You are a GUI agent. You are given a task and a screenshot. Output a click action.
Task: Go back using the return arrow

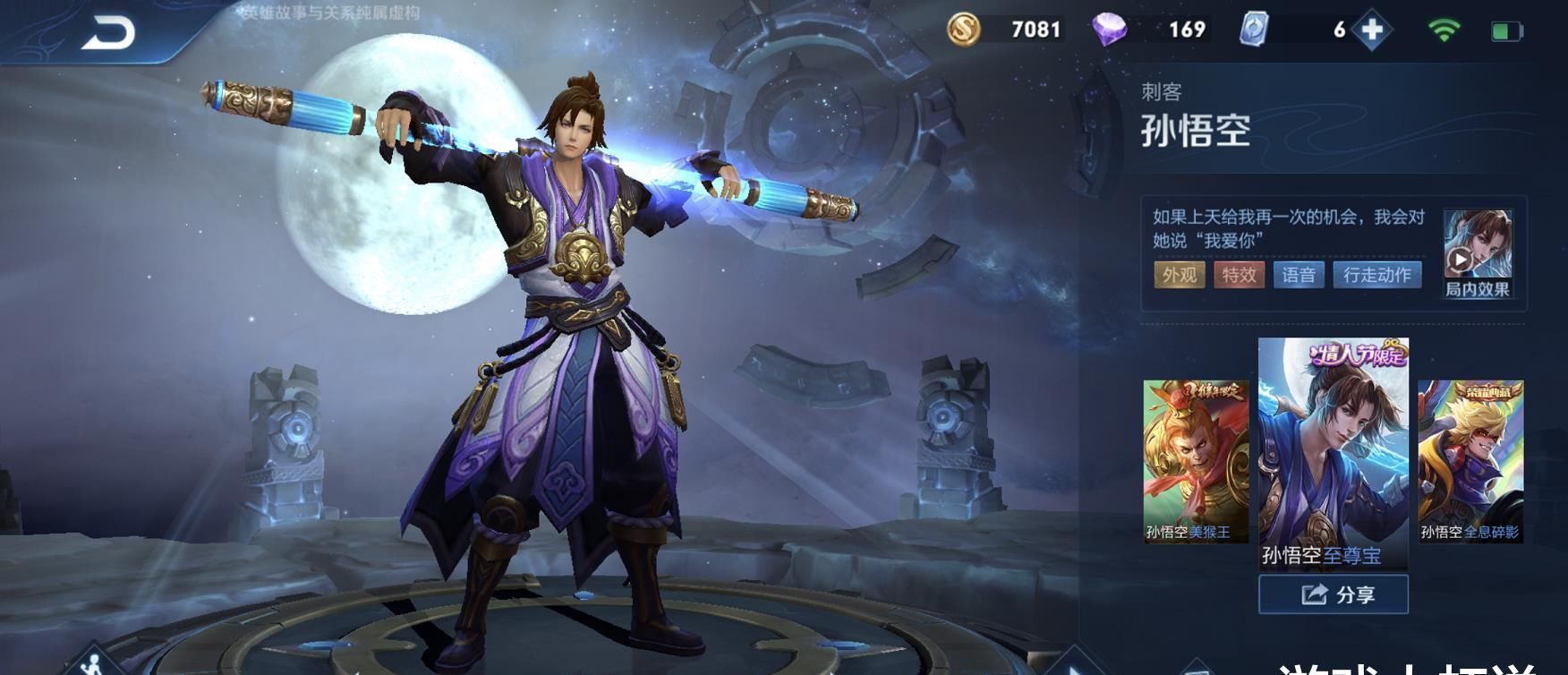[108, 33]
